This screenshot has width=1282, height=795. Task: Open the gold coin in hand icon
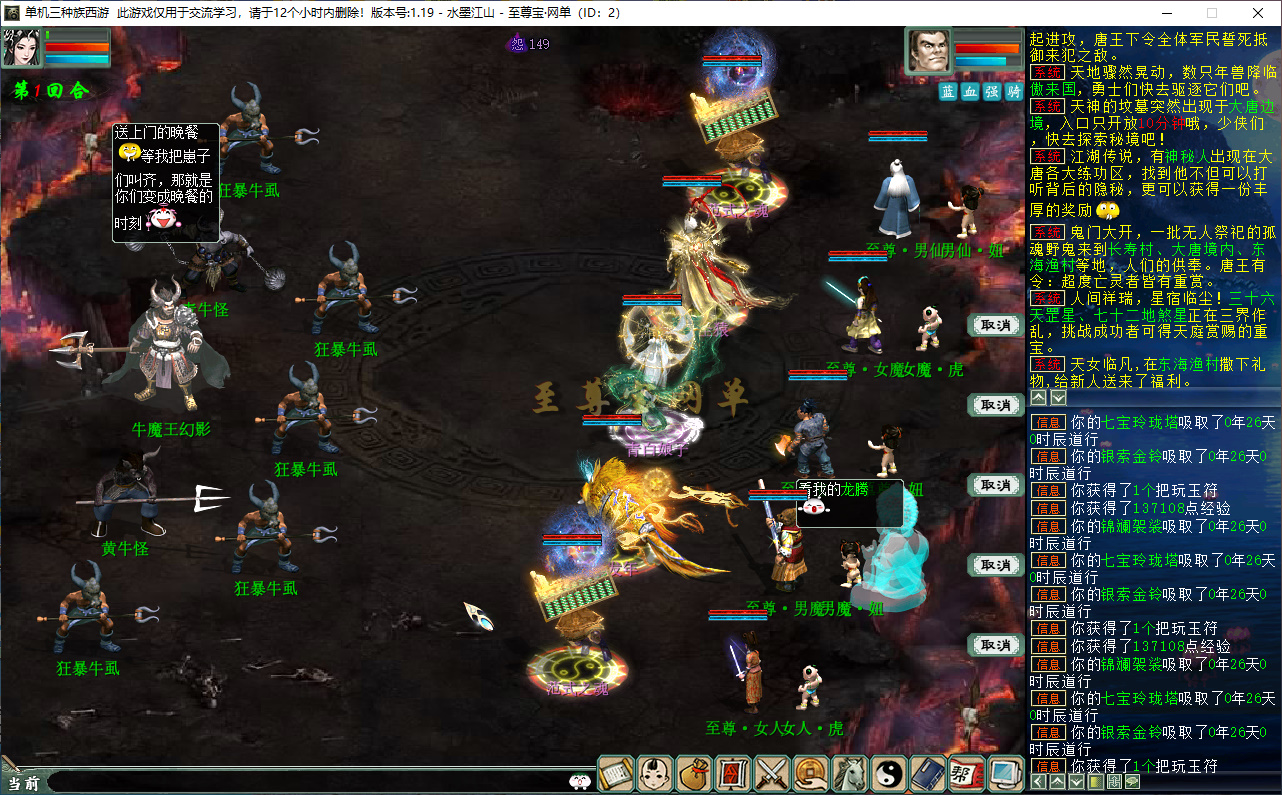point(811,773)
